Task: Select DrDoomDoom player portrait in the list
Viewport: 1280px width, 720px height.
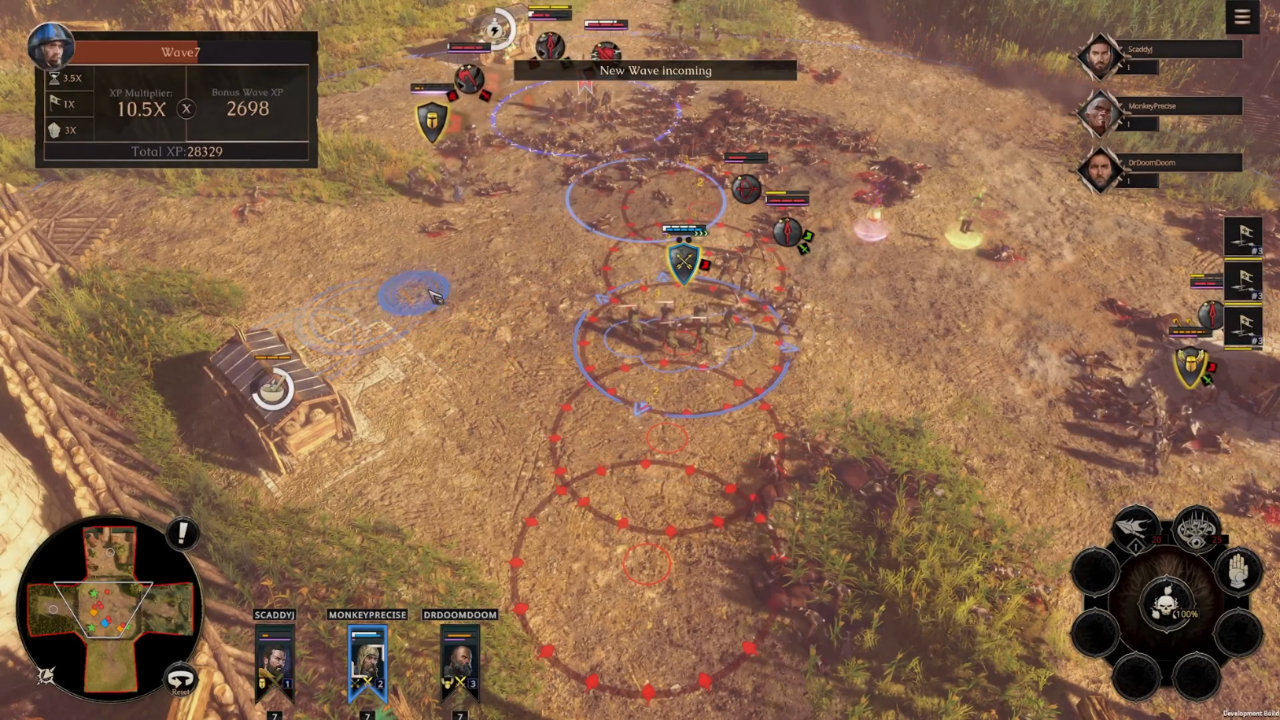Action: [1100, 170]
